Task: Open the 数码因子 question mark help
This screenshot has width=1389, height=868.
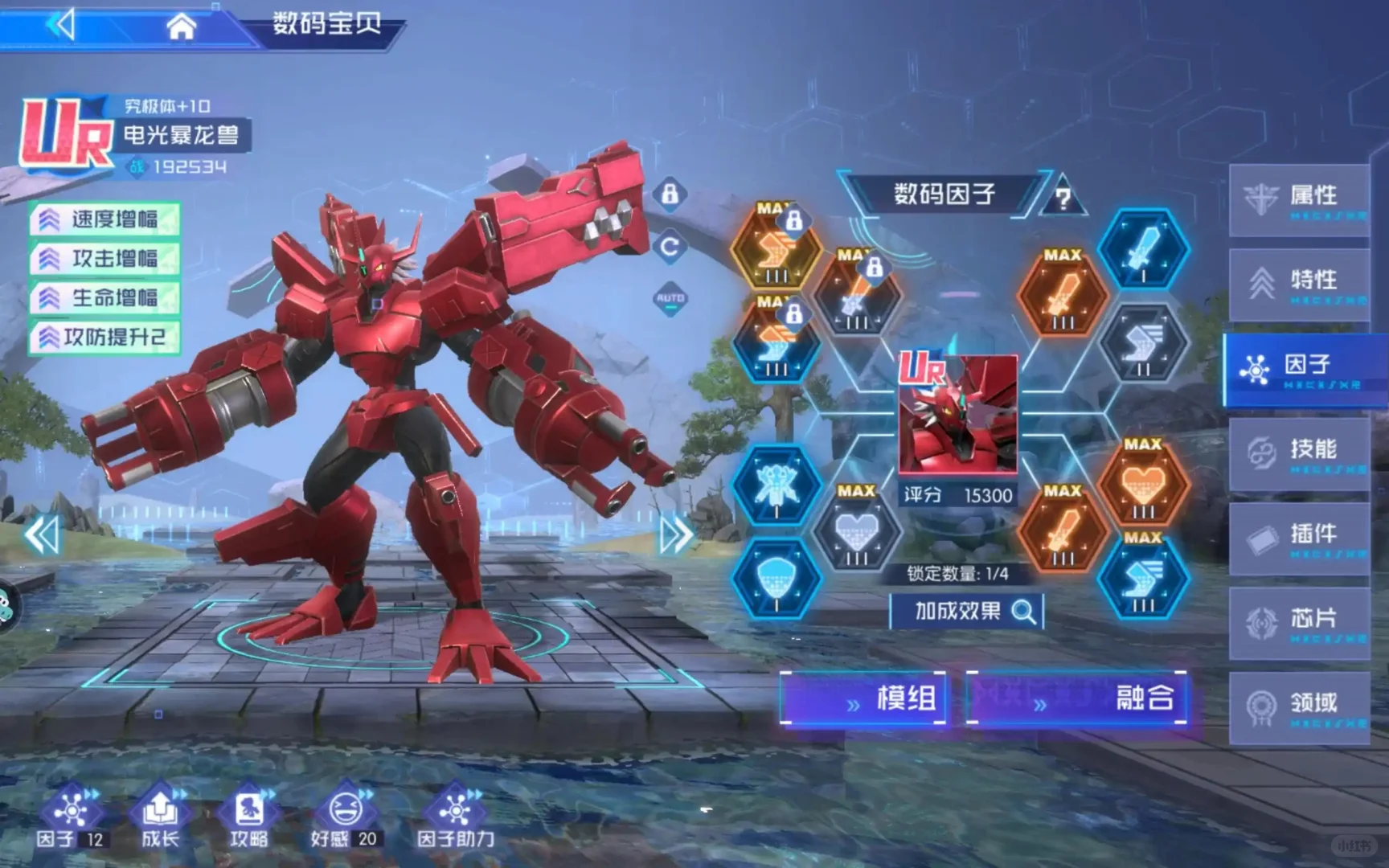Action: coord(1063,199)
